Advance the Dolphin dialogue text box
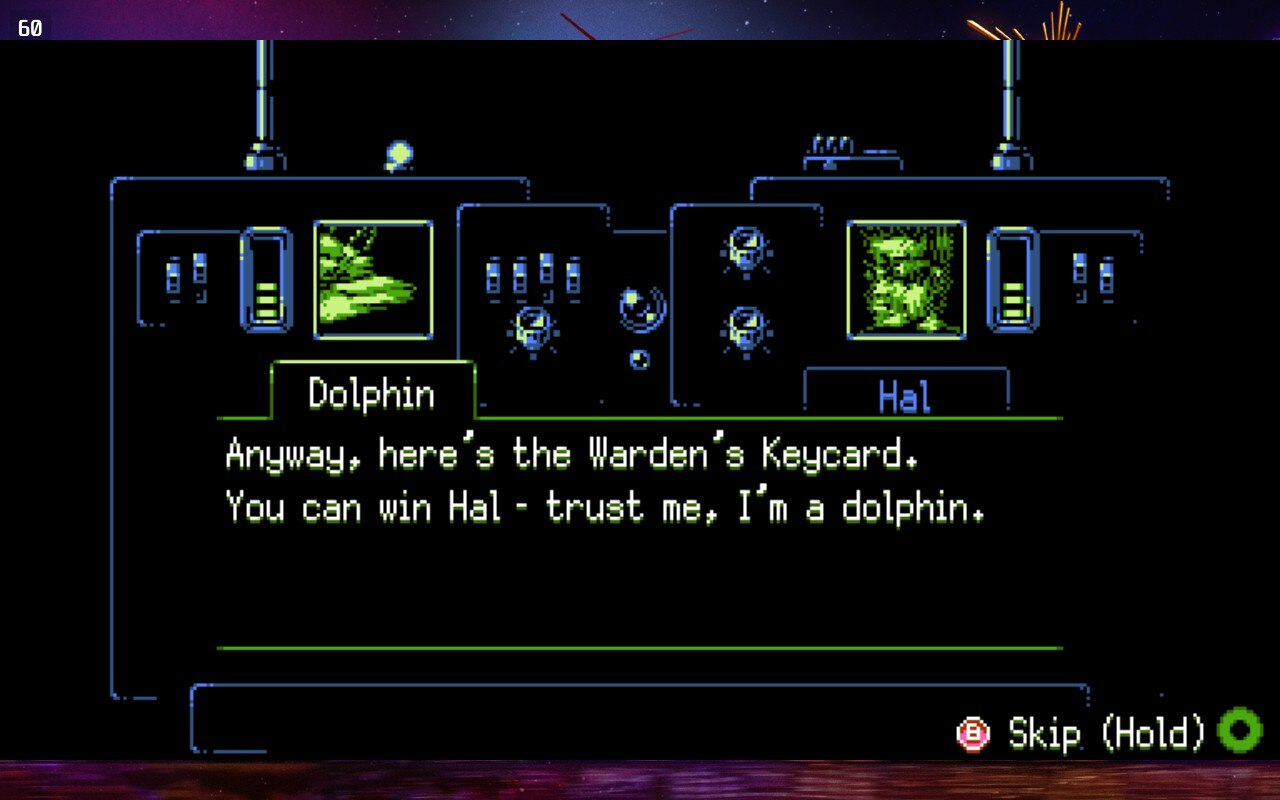This screenshot has height=800, width=1280. click(638, 532)
